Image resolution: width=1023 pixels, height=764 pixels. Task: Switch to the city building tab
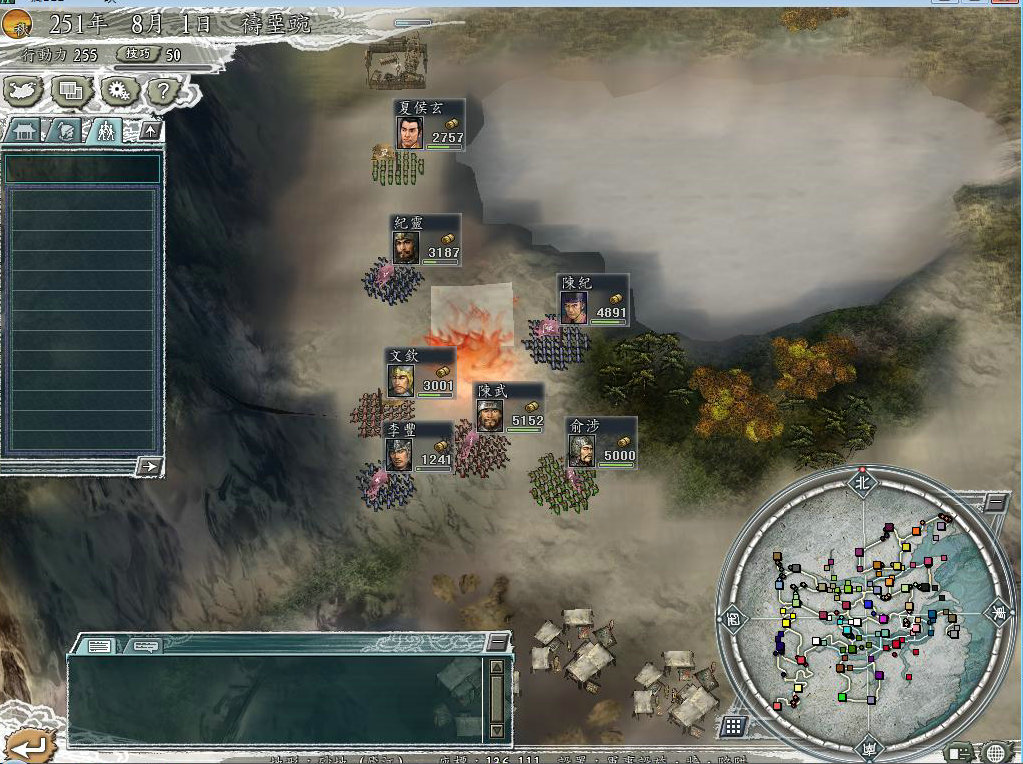[24, 130]
